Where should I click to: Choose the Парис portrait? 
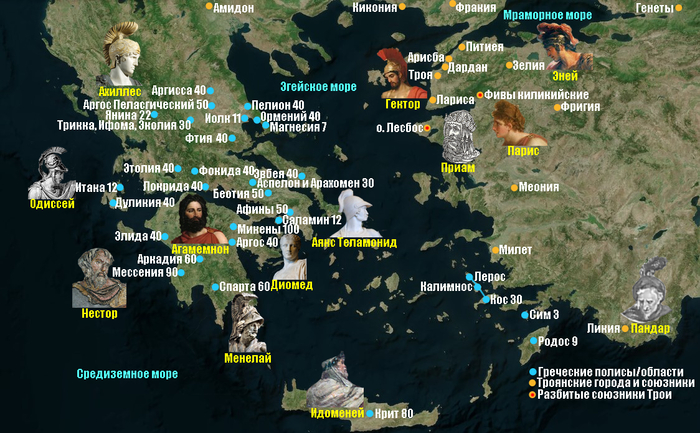[x=516, y=123]
